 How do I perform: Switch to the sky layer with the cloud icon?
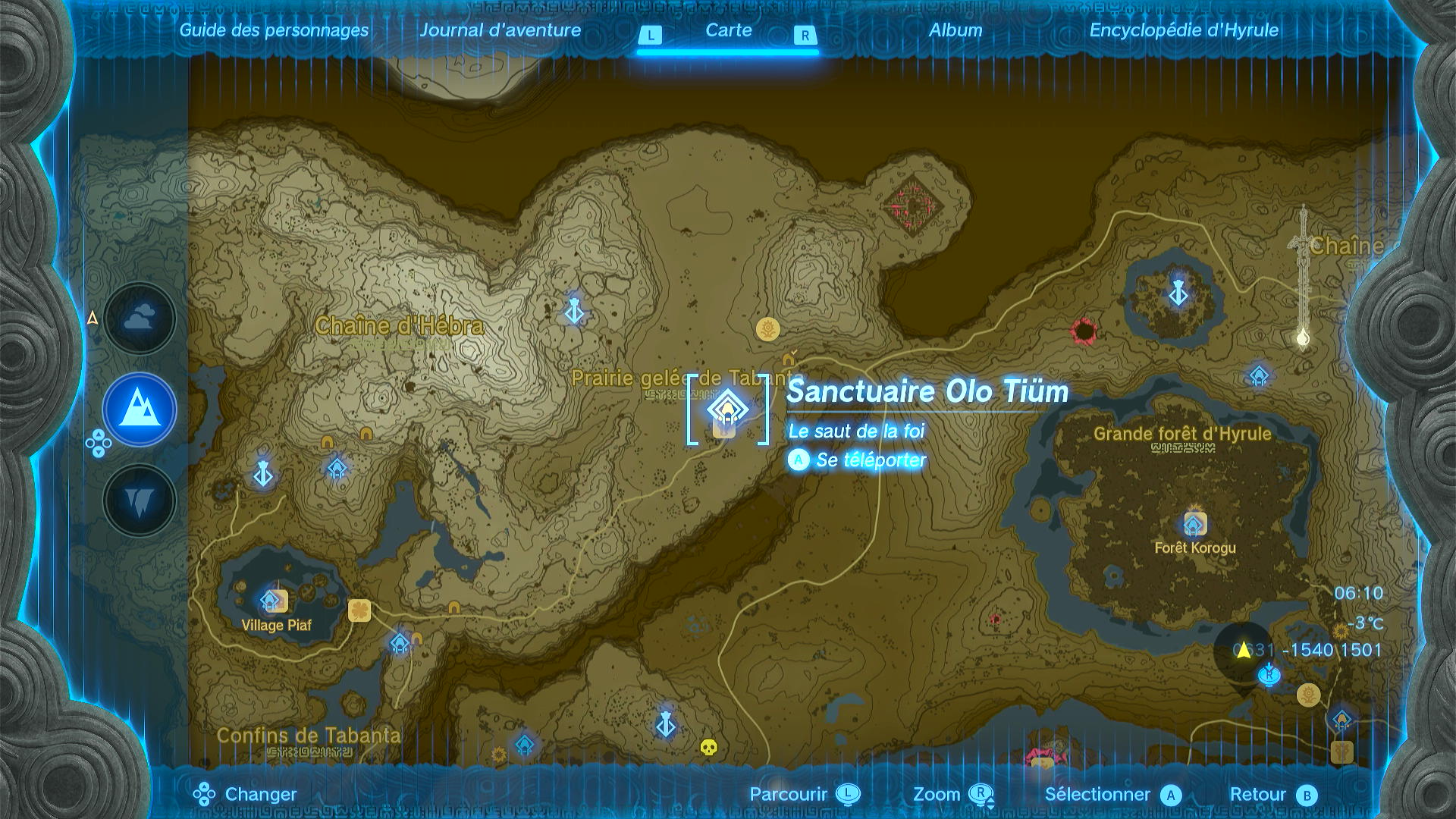pyautogui.click(x=138, y=318)
